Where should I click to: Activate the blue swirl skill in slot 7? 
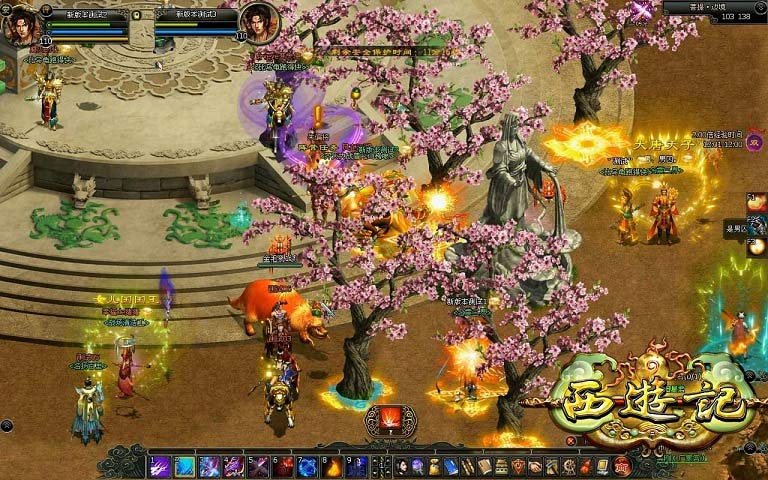308,466
